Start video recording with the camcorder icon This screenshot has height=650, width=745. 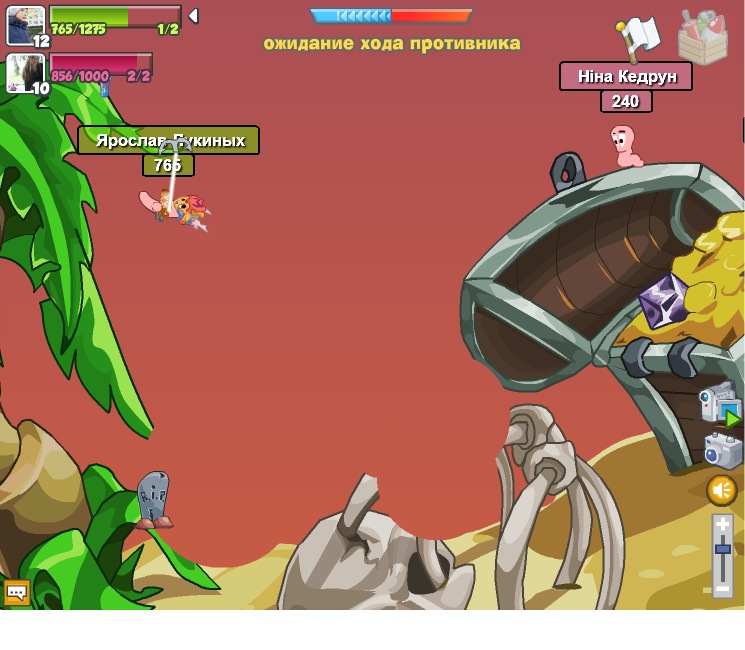[x=719, y=405]
